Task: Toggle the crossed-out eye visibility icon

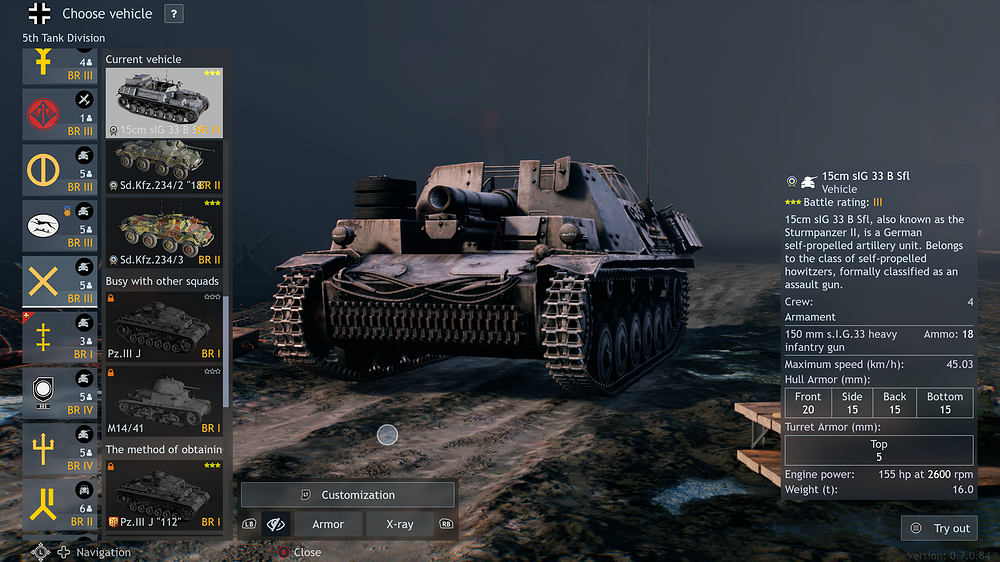Action: point(276,524)
